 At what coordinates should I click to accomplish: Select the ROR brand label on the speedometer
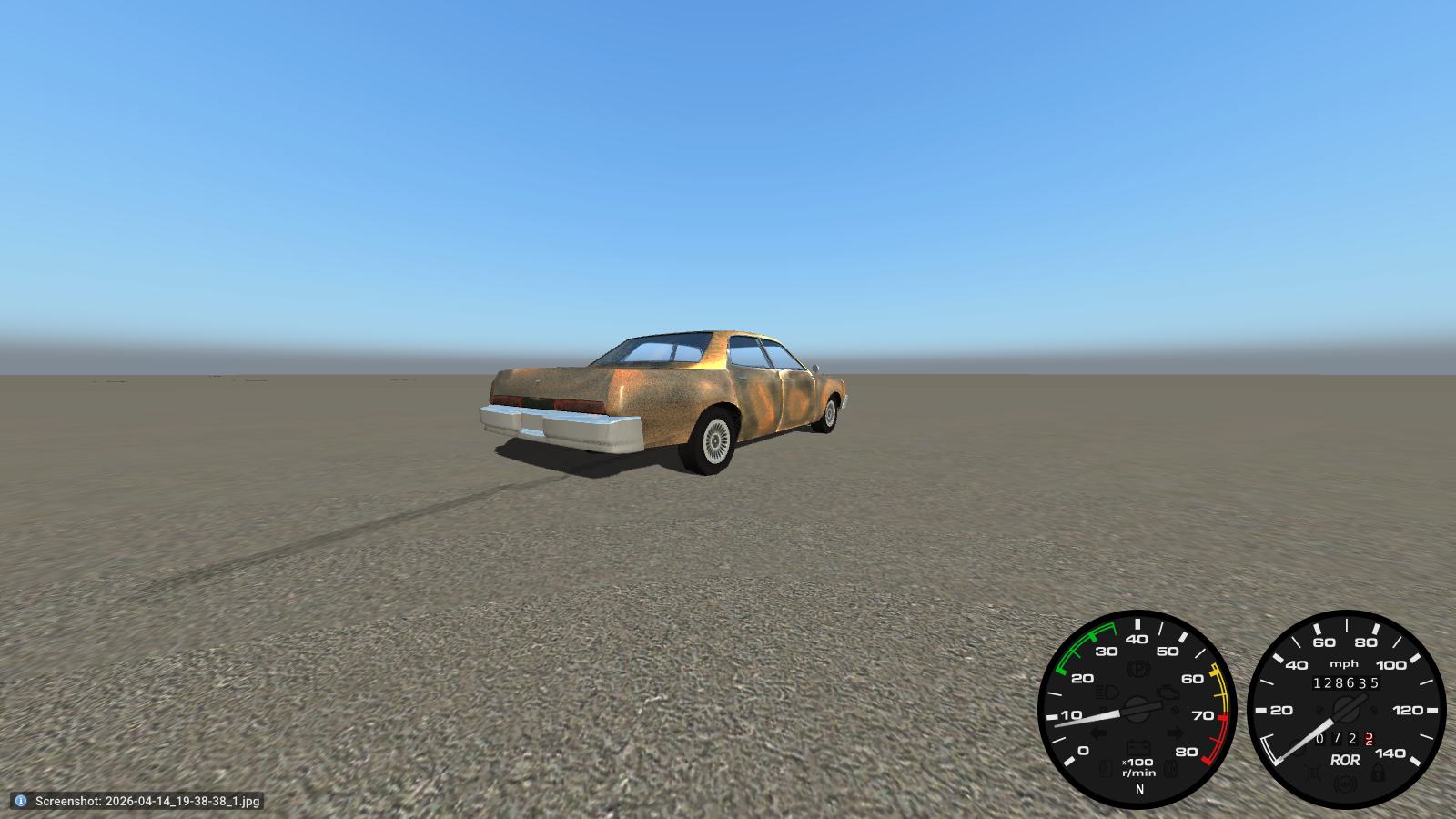(1346, 760)
